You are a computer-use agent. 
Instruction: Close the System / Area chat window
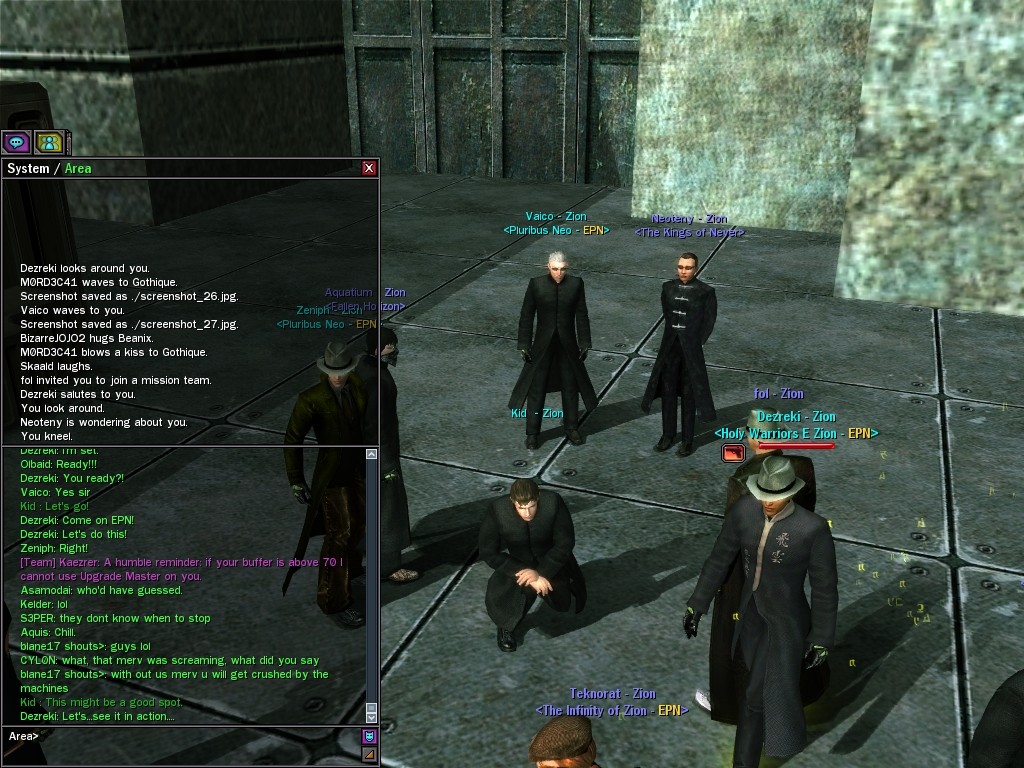369,168
